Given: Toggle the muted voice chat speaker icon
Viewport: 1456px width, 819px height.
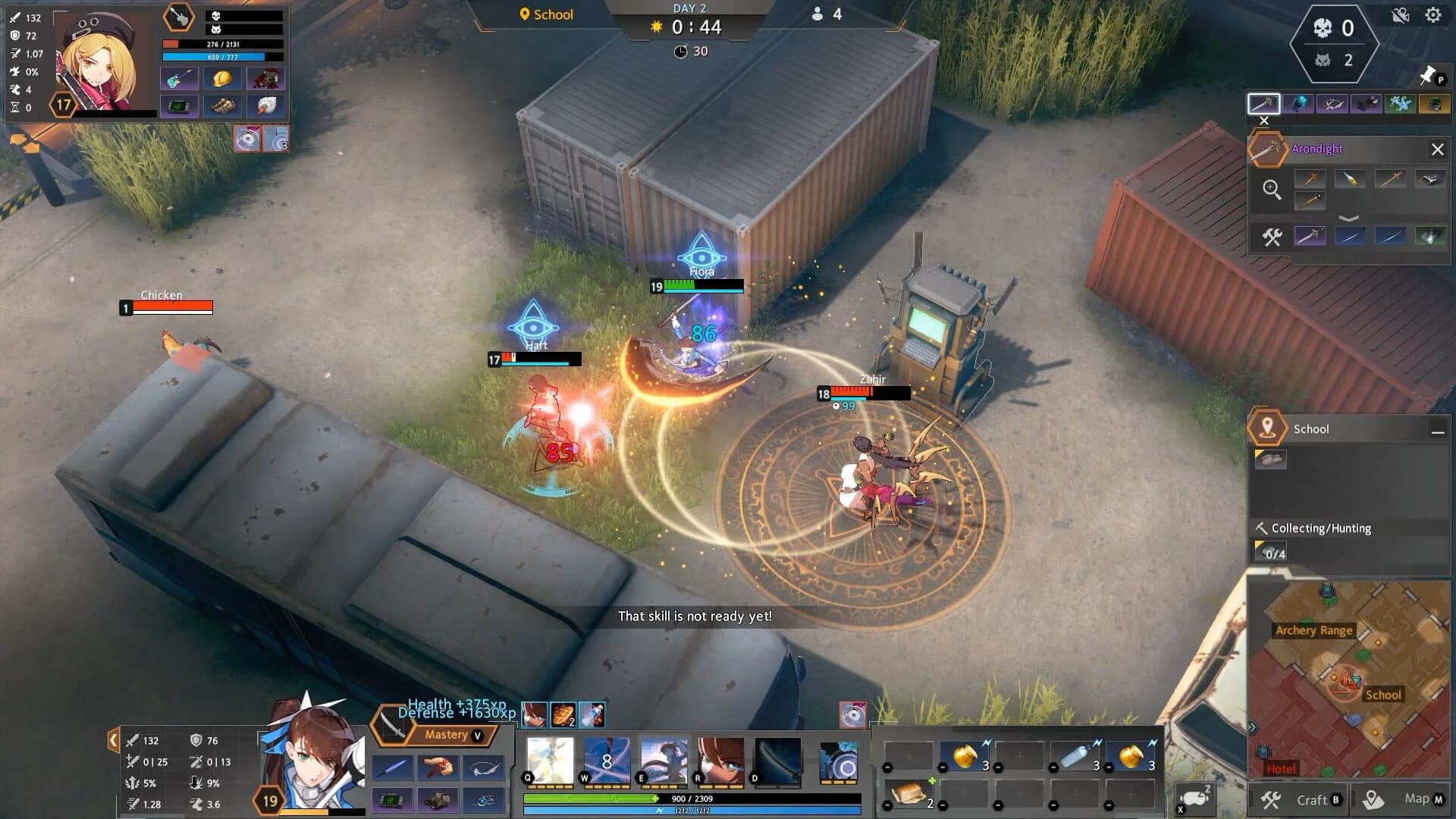Looking at the screenshot, I should pyautogui.click(x=1401, y=15).
